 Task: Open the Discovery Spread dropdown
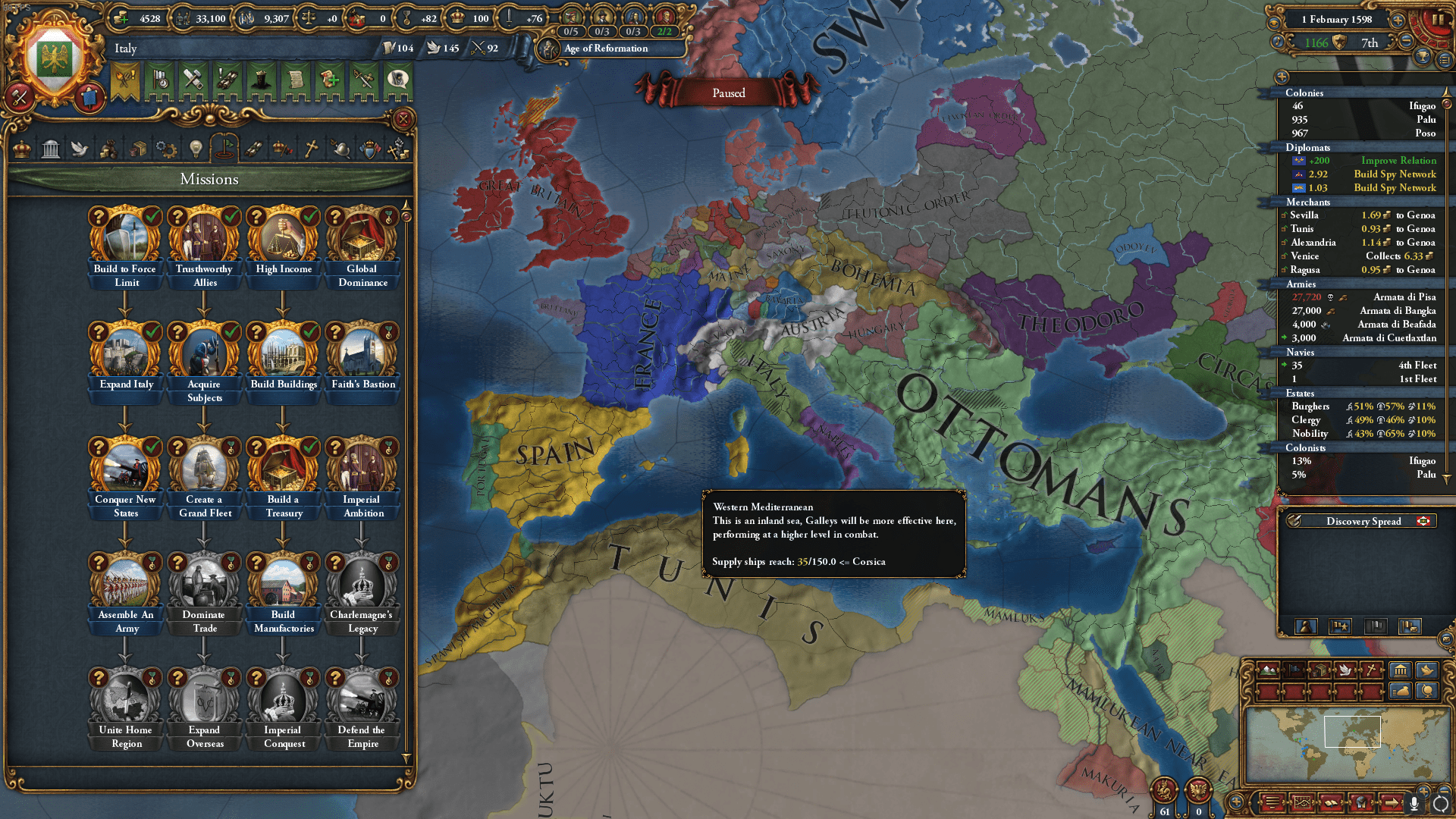point(1363,522)
